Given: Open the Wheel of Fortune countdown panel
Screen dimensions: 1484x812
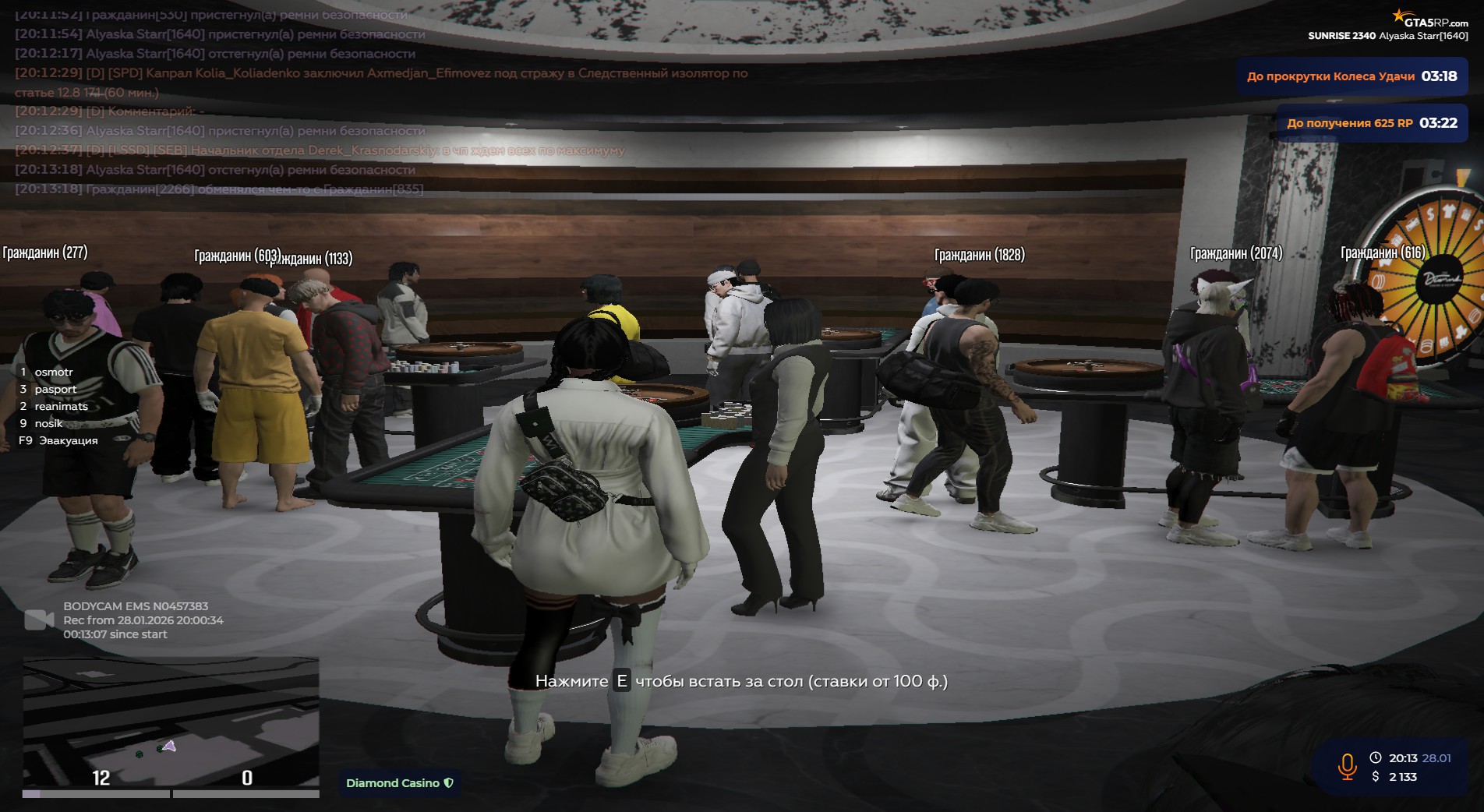Looking at the screenshot, I should point(1351,76).
